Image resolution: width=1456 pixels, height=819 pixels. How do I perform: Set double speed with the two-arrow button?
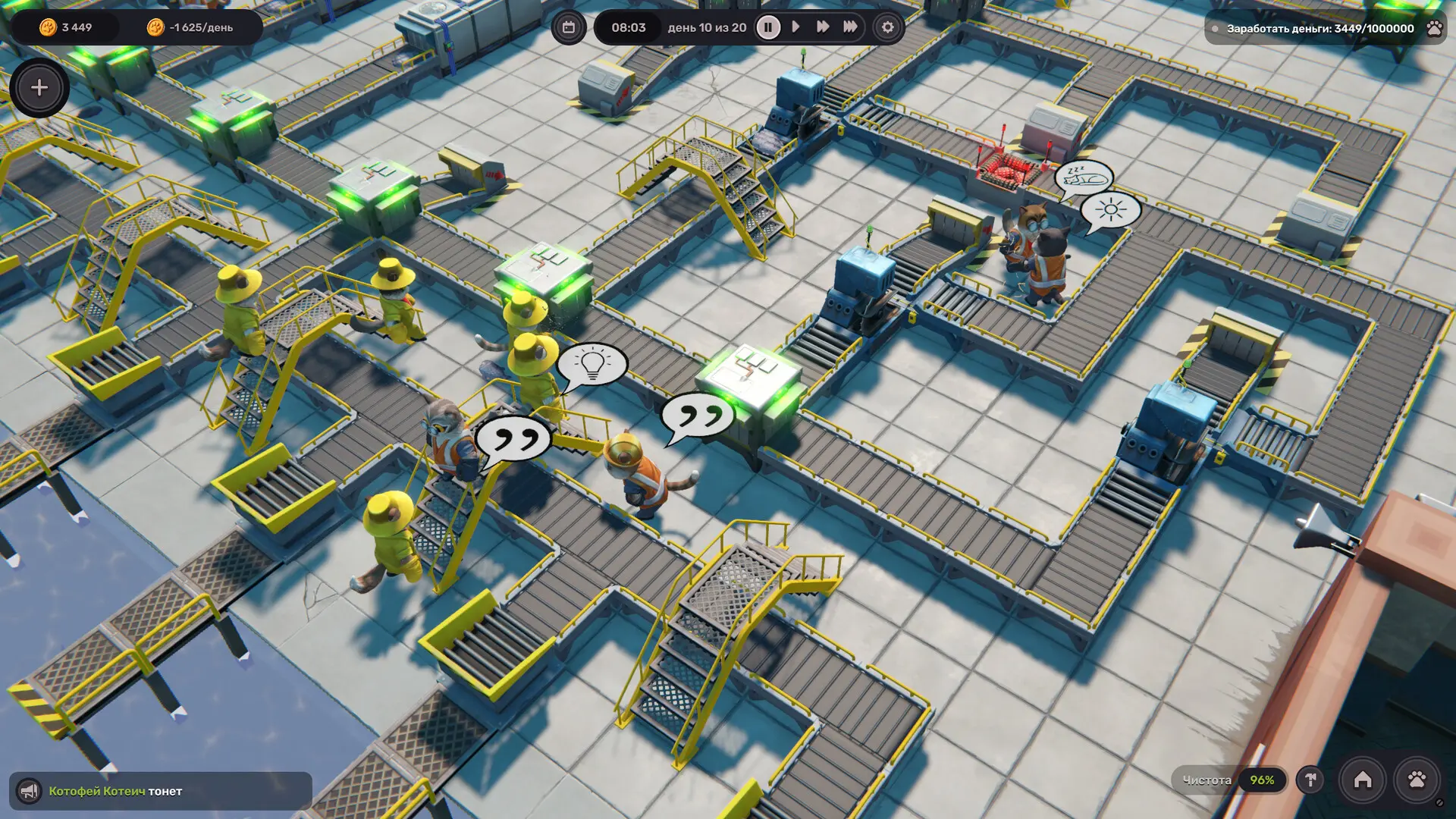point(823,27)
